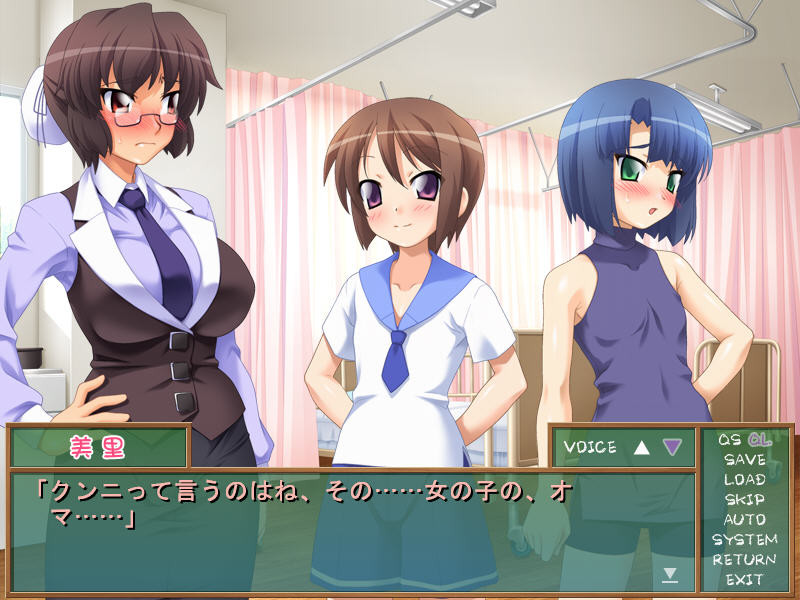Select EXIT to quit the game
The height and width of the screenshot is (600, 800).
tap(744, 580)
